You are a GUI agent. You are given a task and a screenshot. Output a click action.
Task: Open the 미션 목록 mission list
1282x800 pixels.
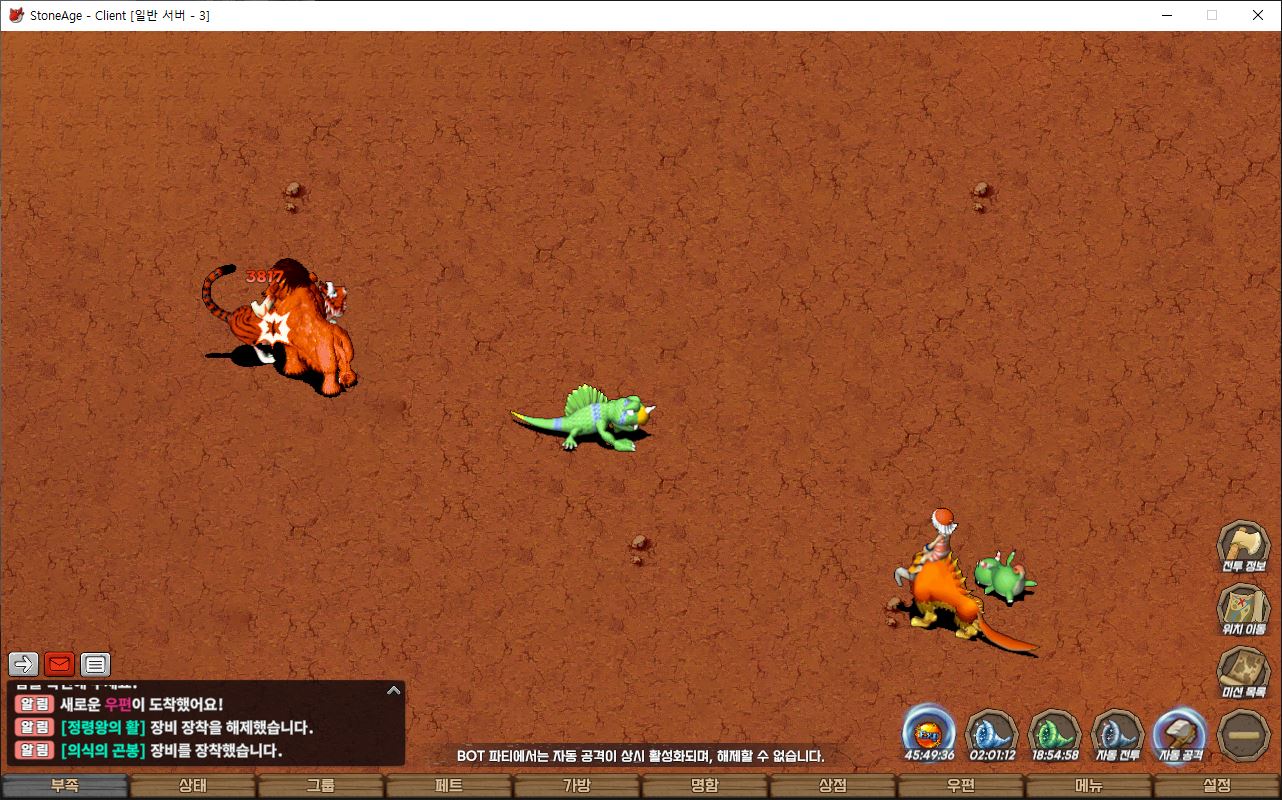point(1243,673)
